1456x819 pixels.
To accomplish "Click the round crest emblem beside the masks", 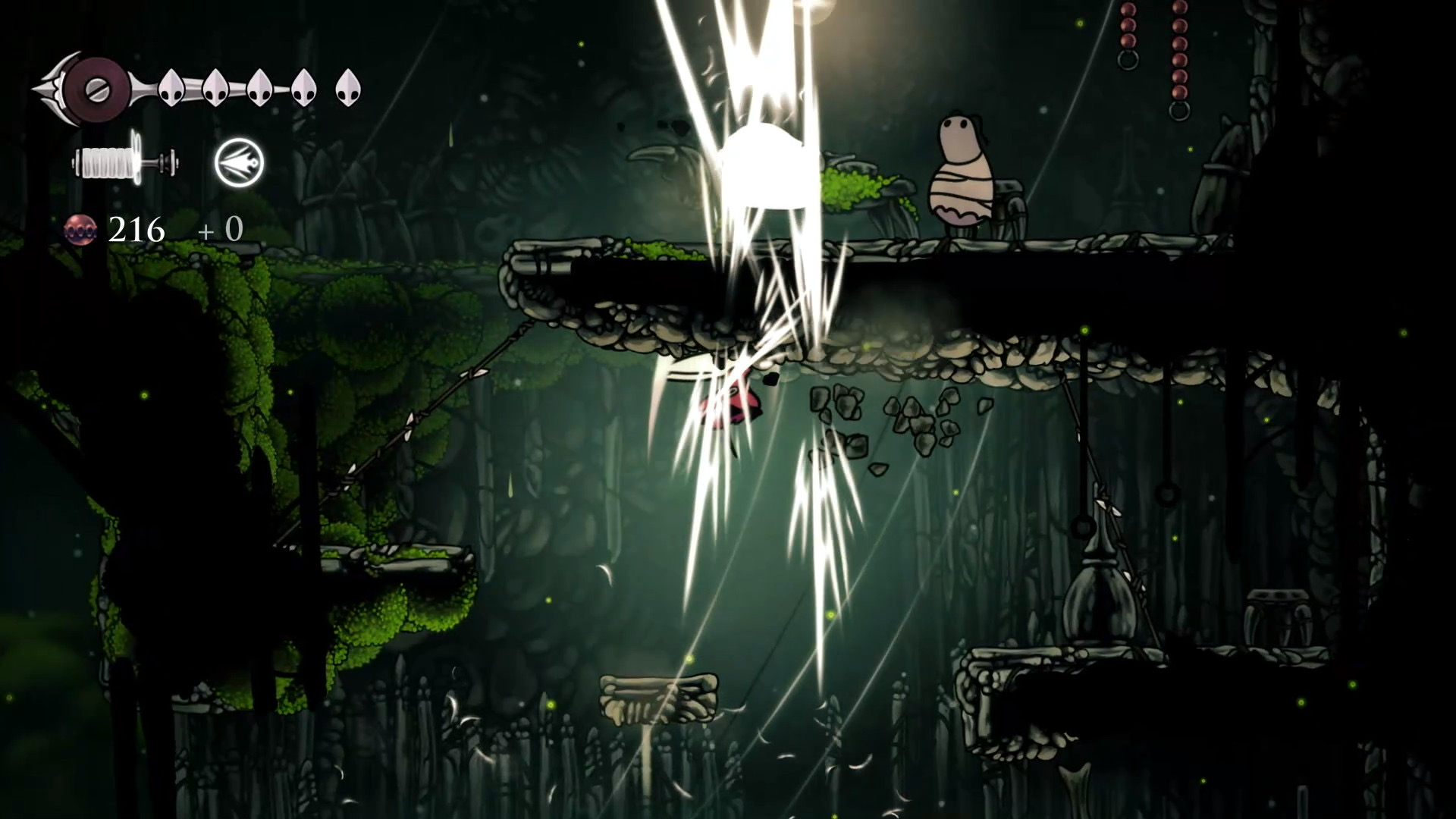I will pyautogui.click(x=96, y=89).
